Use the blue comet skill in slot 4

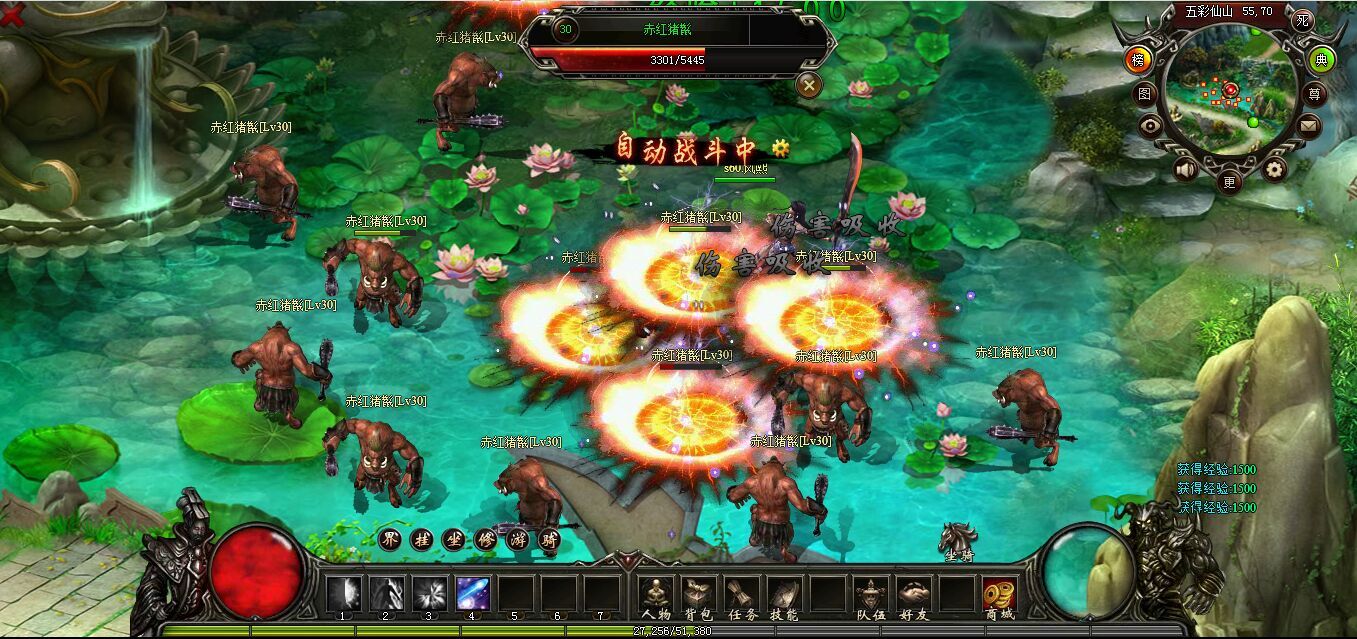472,594
